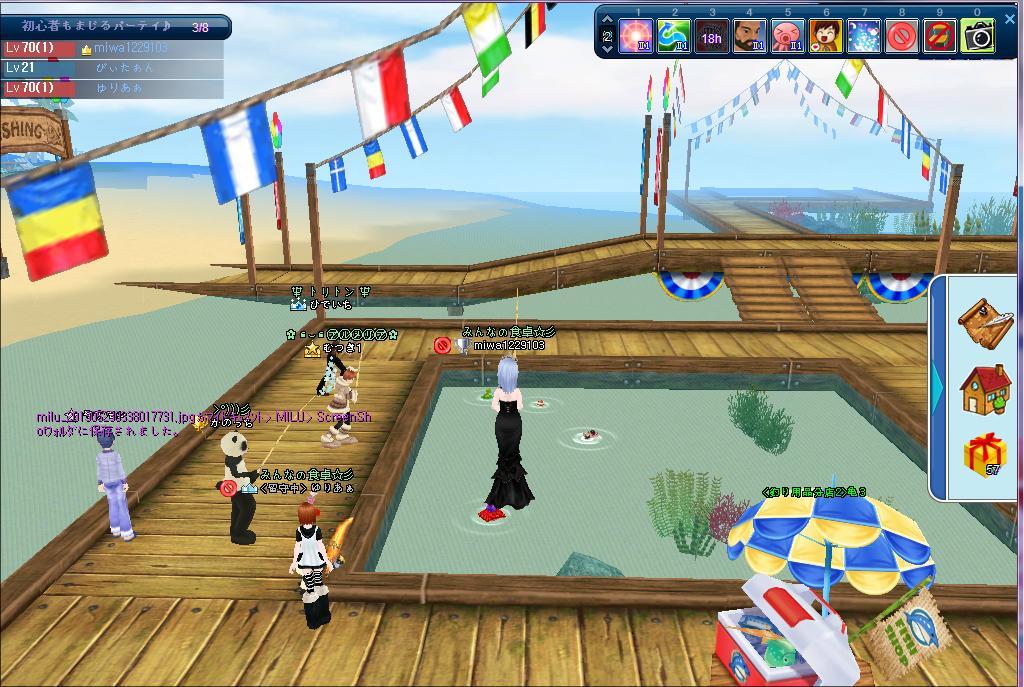
Task: Select the Lv21 party member row
Action: [113, 68]
